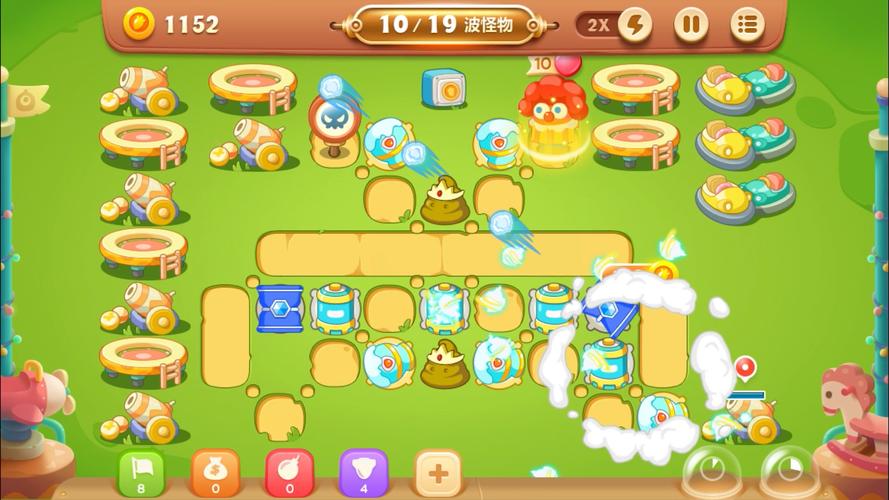Screen dimensions: 889x500
Task: Activate the red bomb item
Action: [289, 471]
